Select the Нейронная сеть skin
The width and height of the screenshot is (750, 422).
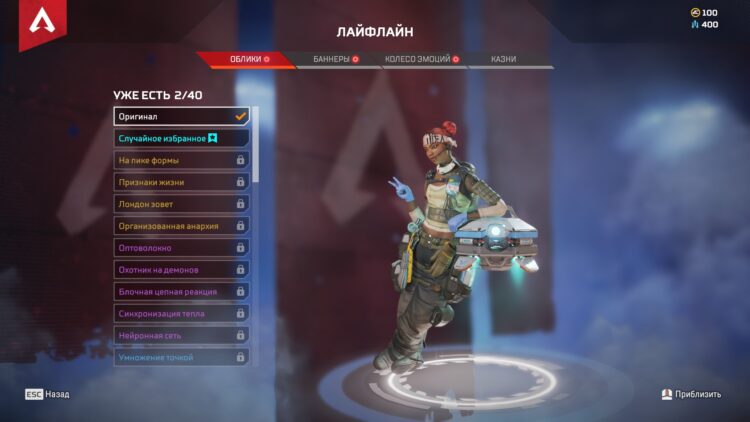click(181, 336)
